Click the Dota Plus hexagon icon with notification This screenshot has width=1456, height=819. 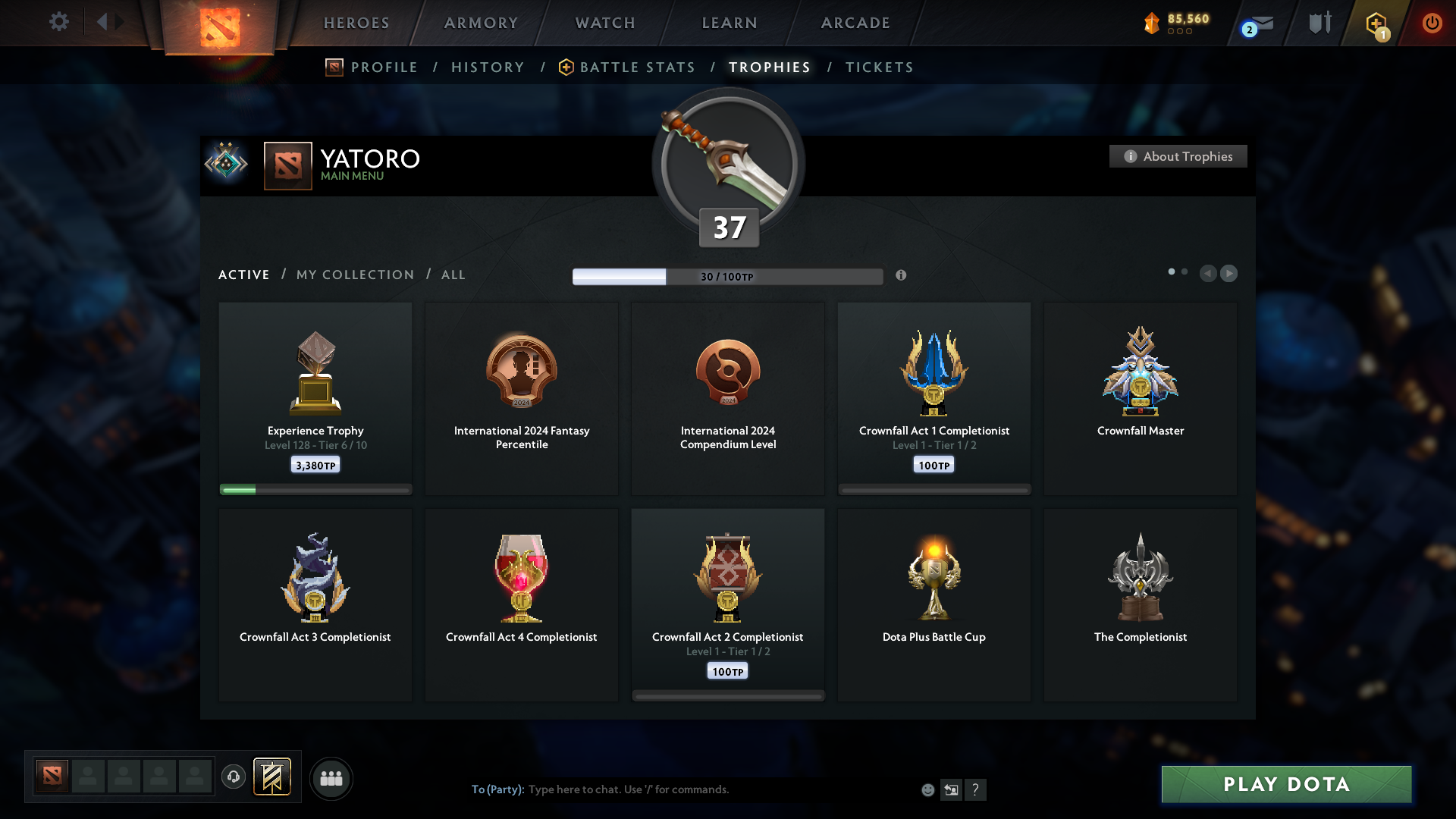click(x=1376, y=23)
